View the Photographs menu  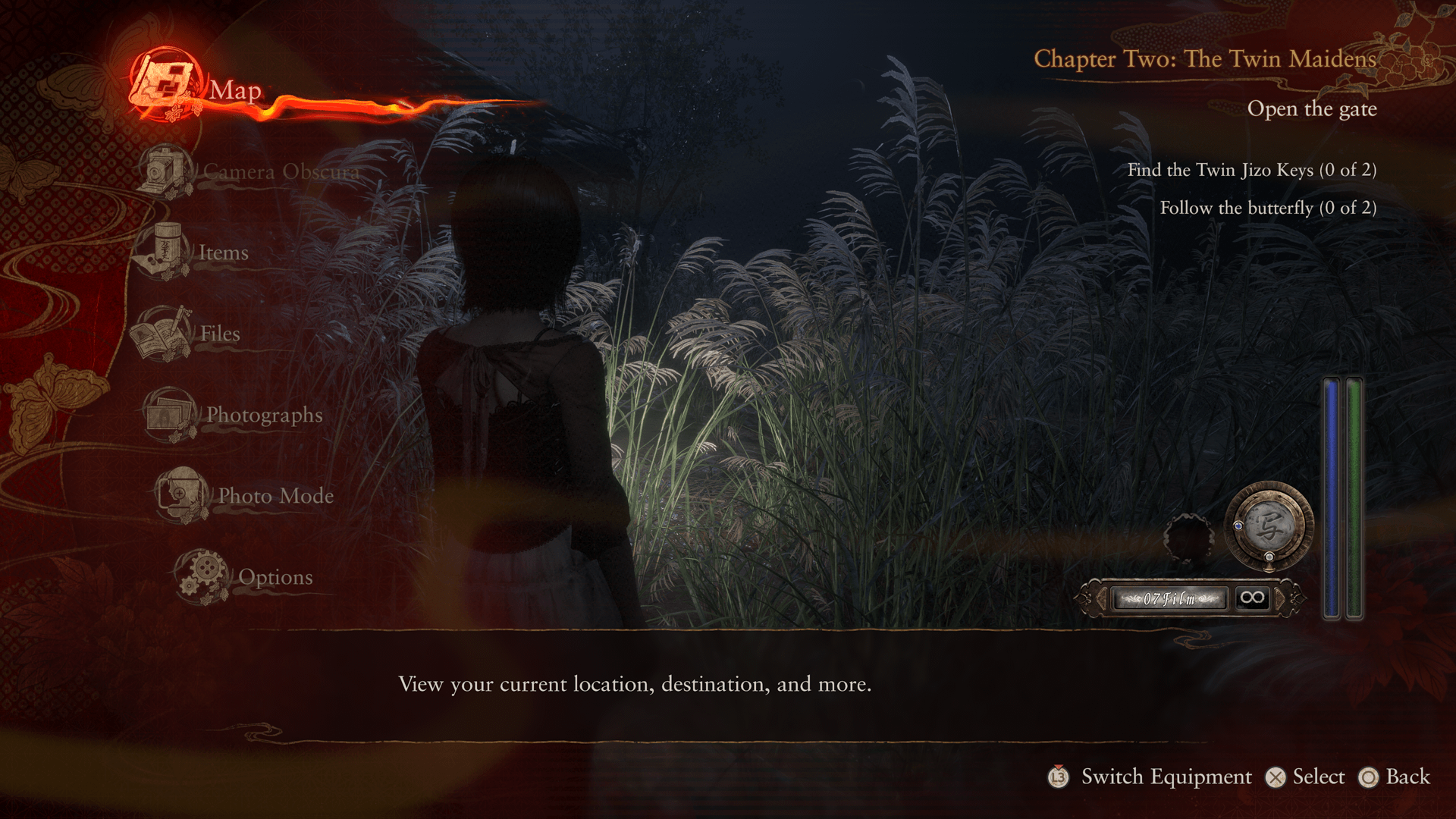[264, 415]
